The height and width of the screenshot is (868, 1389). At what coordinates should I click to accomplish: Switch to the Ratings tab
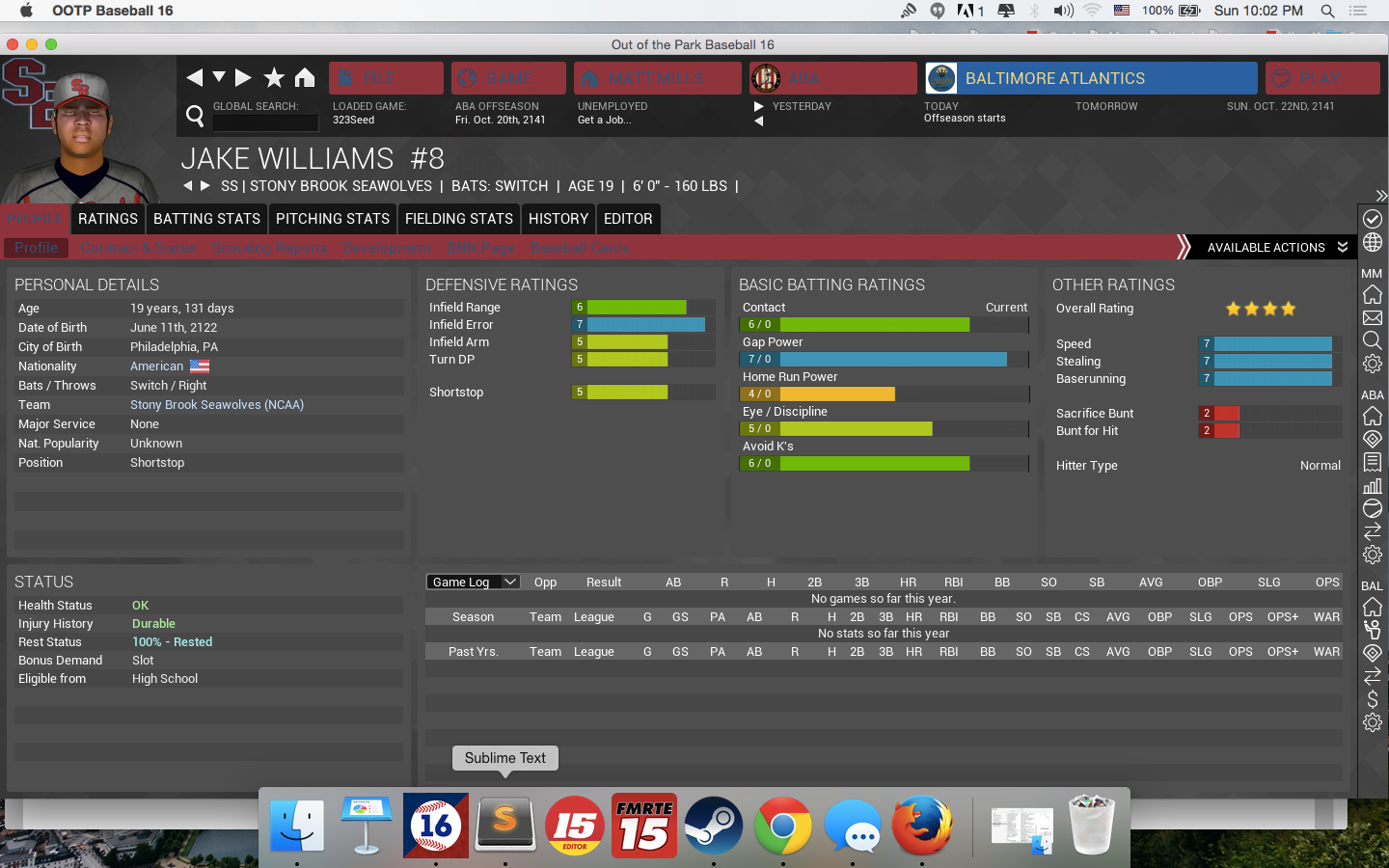pos(108,219)
